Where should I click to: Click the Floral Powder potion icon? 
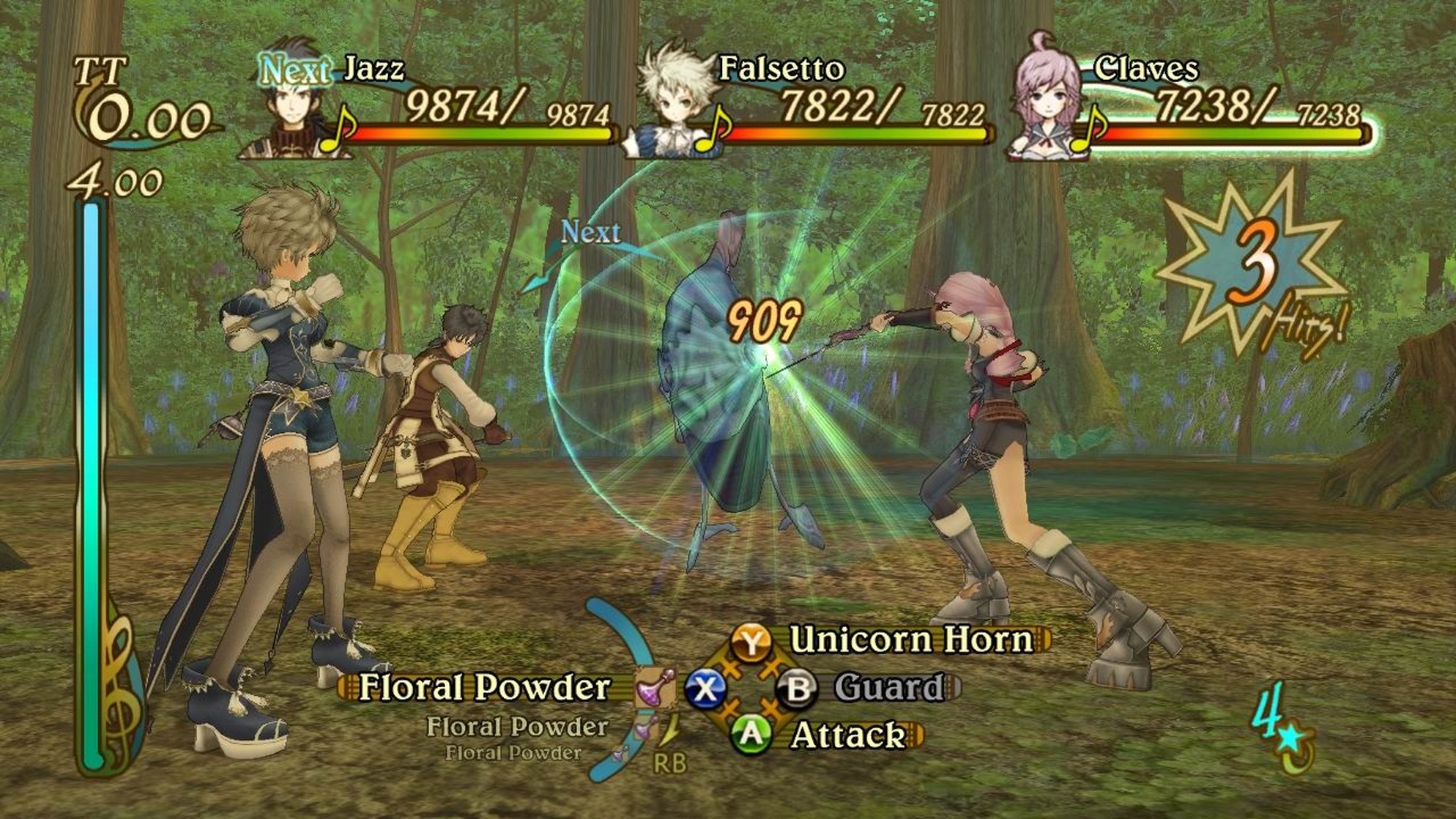pyautogui.click(x=654, y=687)
